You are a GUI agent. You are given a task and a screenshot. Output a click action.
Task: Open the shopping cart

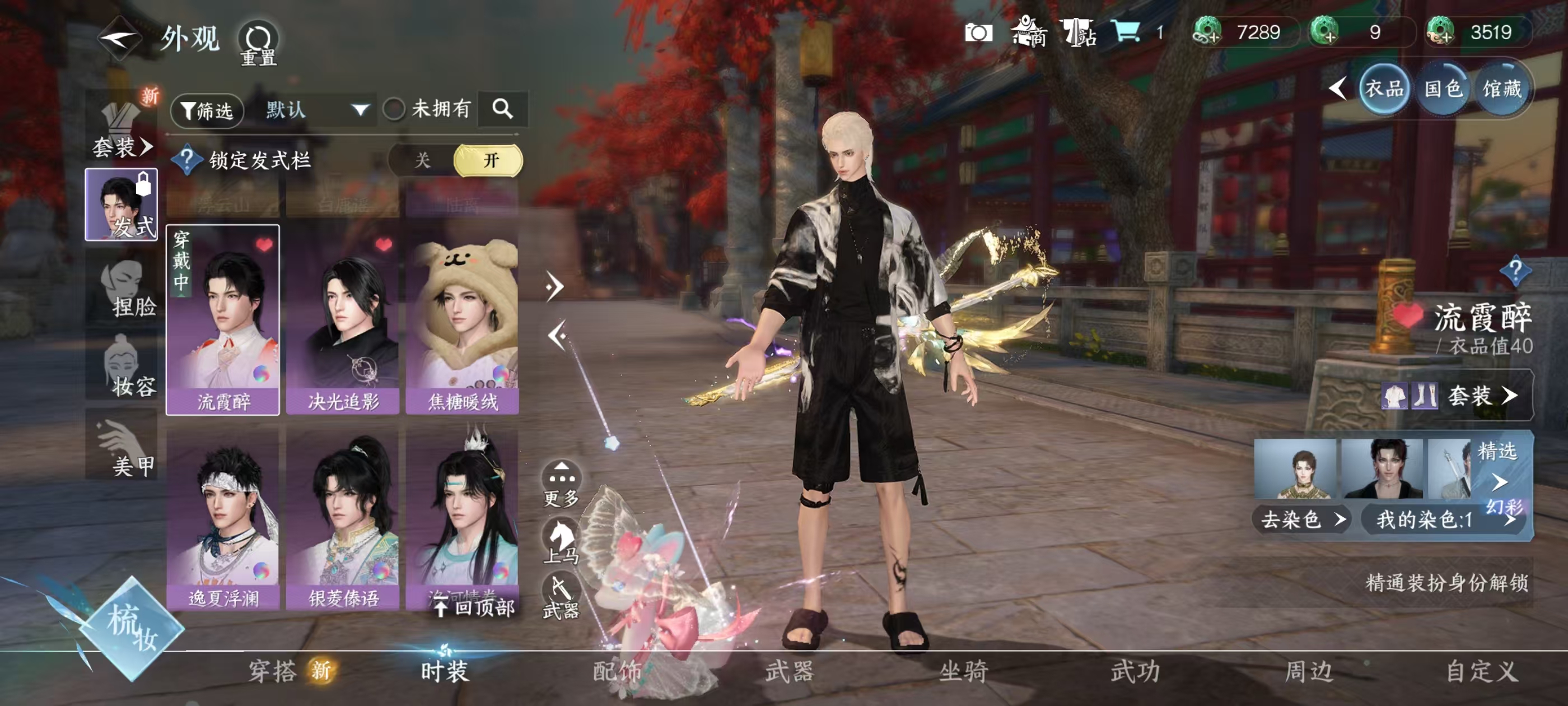pos(1126,32)
